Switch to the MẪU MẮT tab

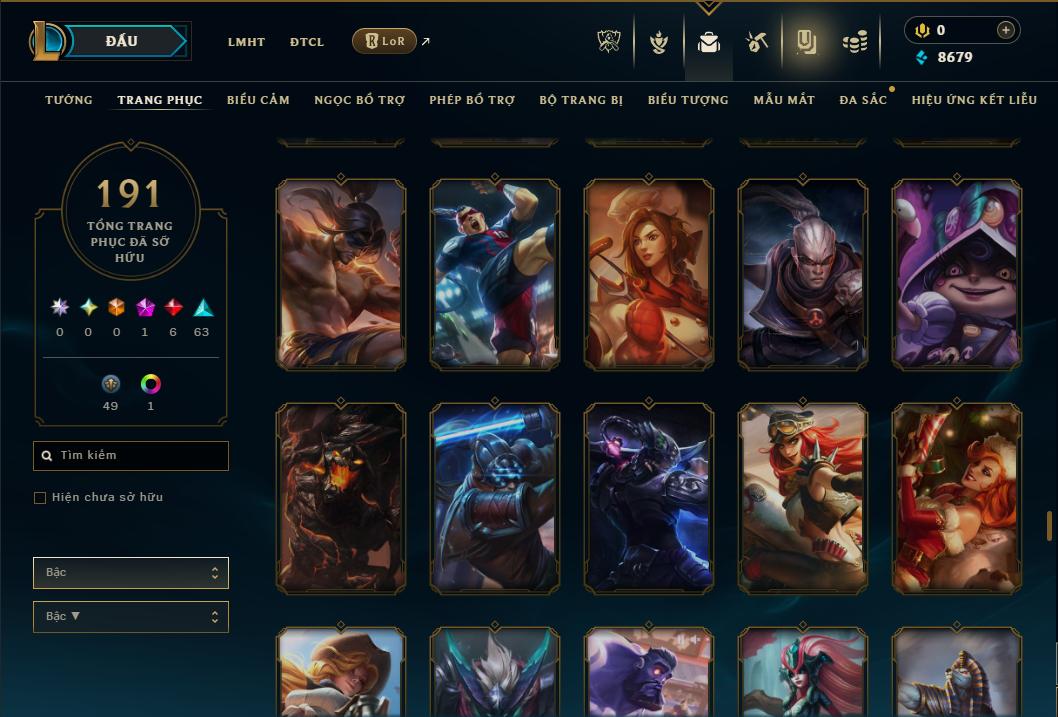784,100
